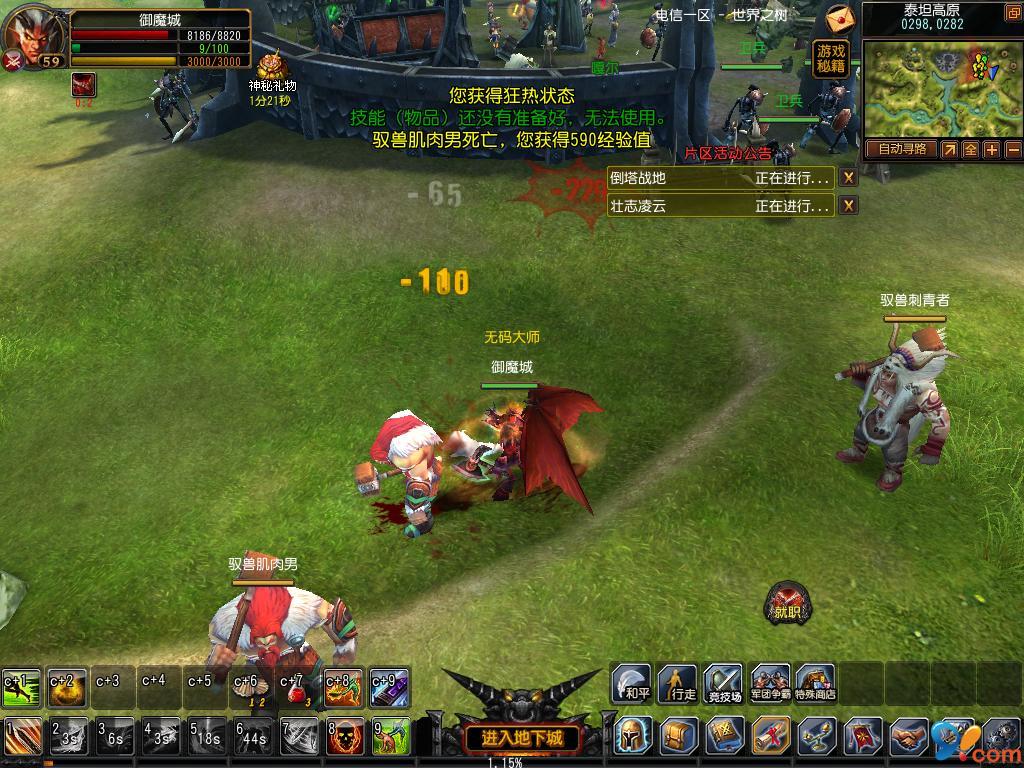1024x768 pixels.
Task: Open the 竞技场 arena
Action: tap(725, 683)
